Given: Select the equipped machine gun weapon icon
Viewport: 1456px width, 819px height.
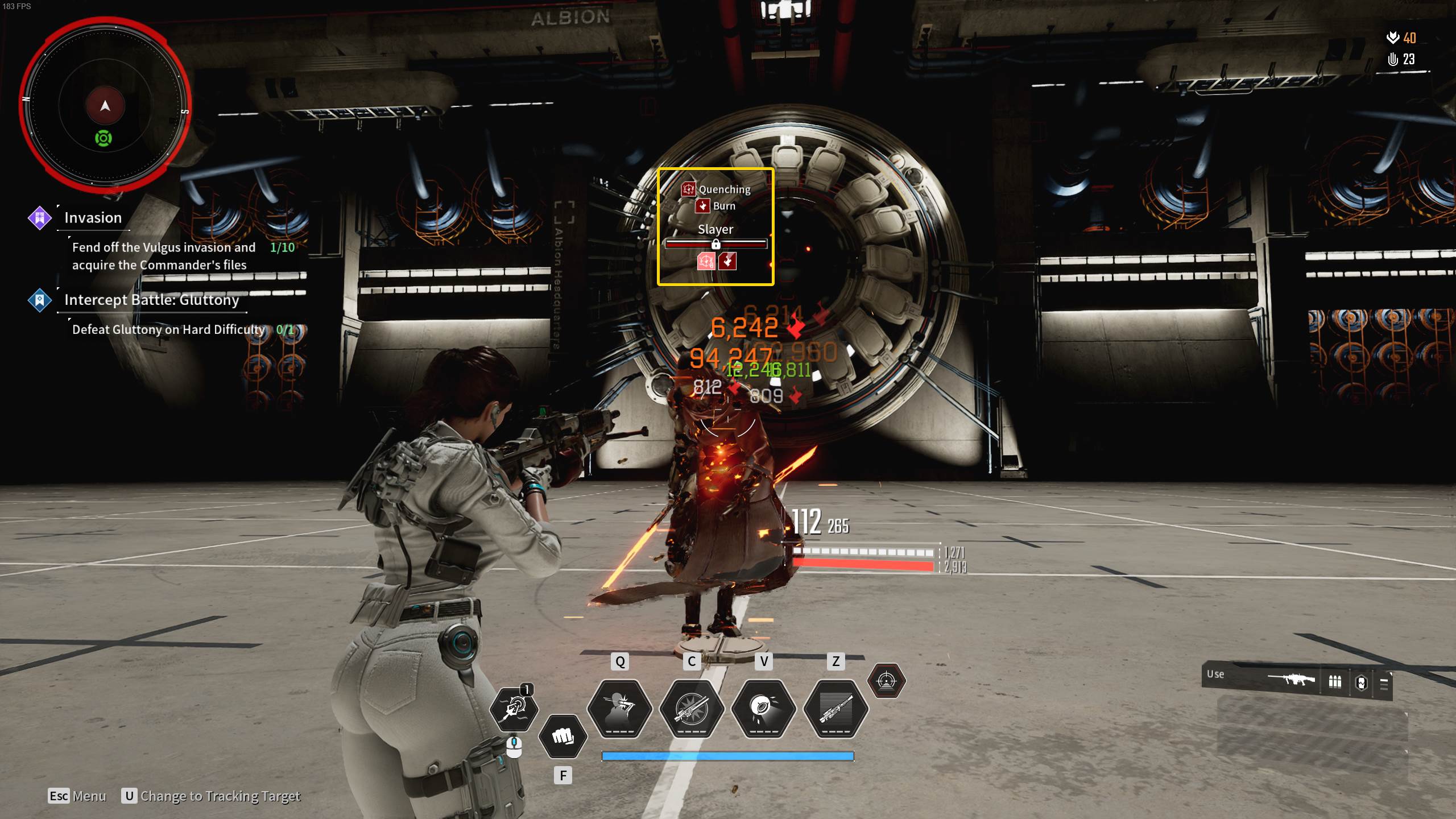Looking at the screenshot, I should click(1291, 680).
